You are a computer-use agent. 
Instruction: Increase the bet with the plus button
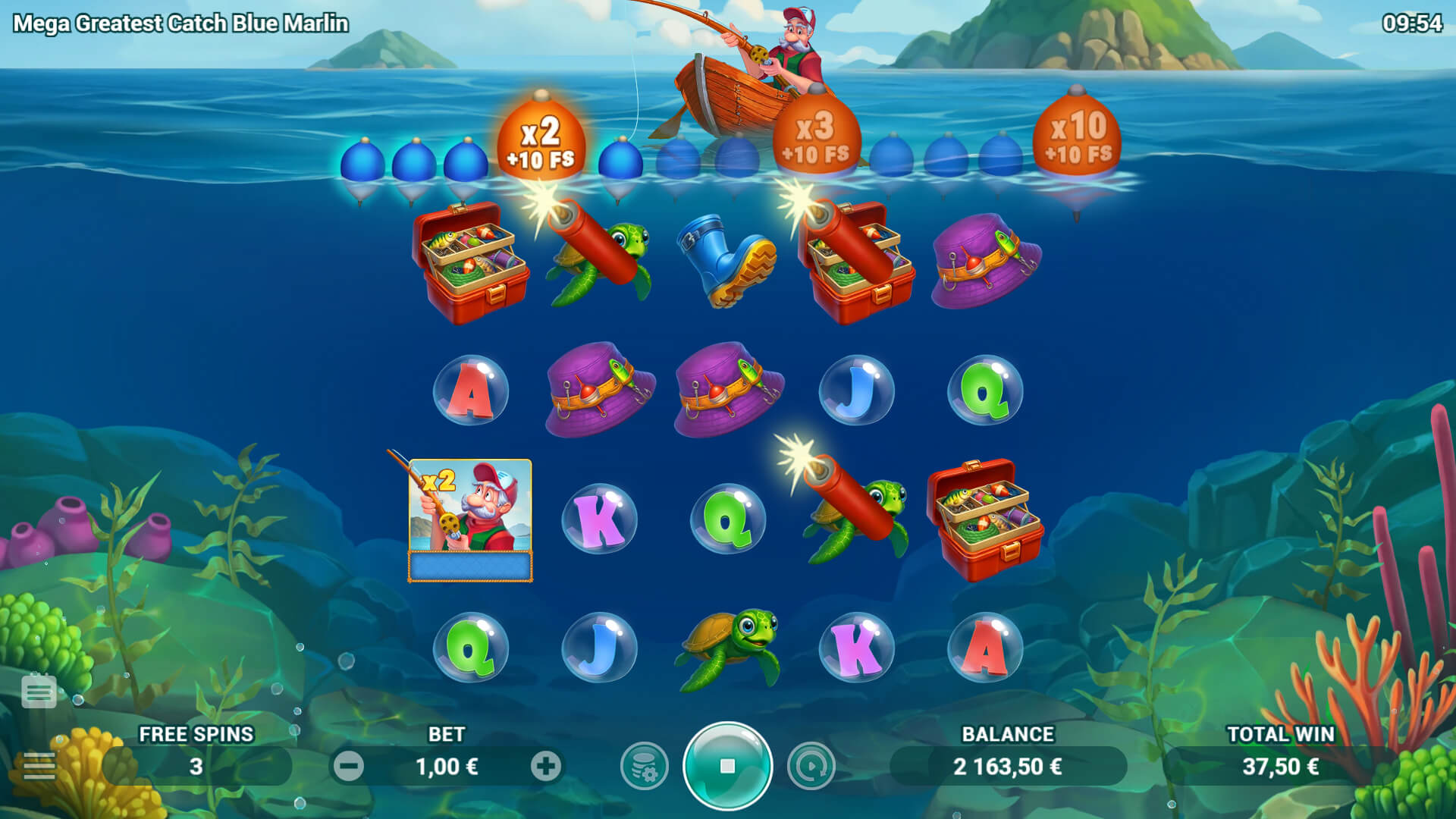[x=545, y=767]
